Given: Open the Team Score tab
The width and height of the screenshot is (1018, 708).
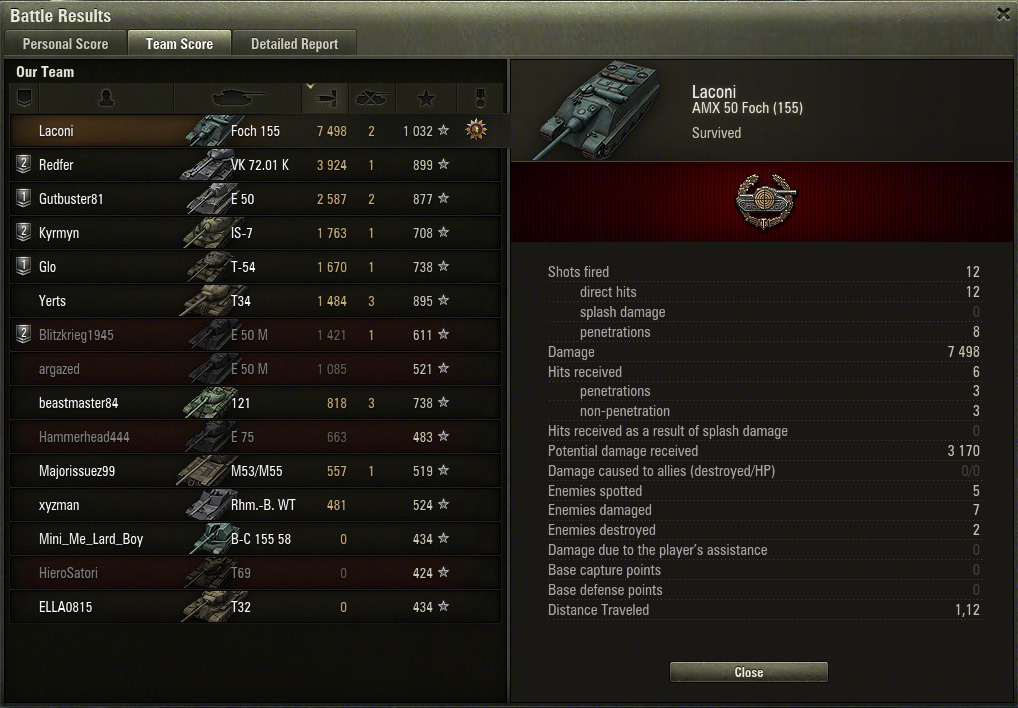Looking at the screenshot, I should [179, 44].
